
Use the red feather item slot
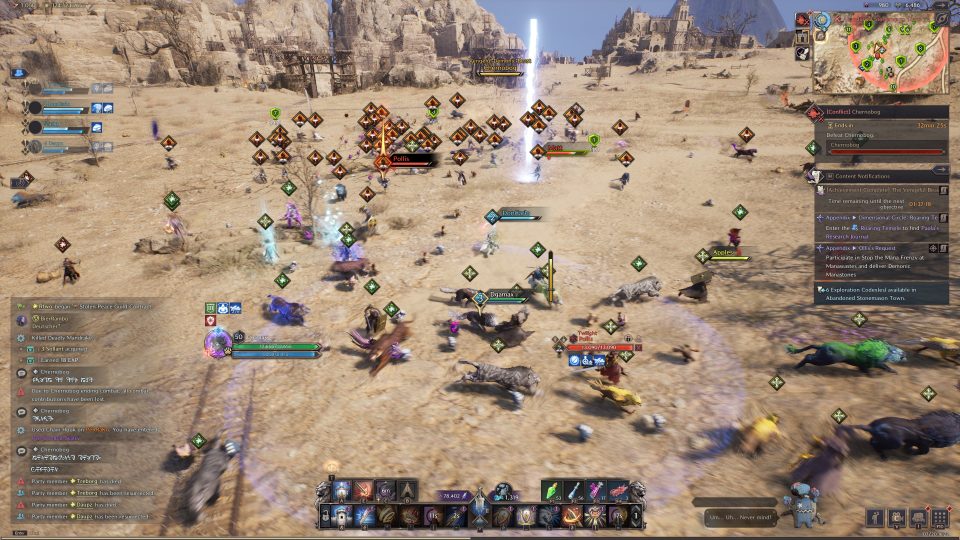click(617, 490)
